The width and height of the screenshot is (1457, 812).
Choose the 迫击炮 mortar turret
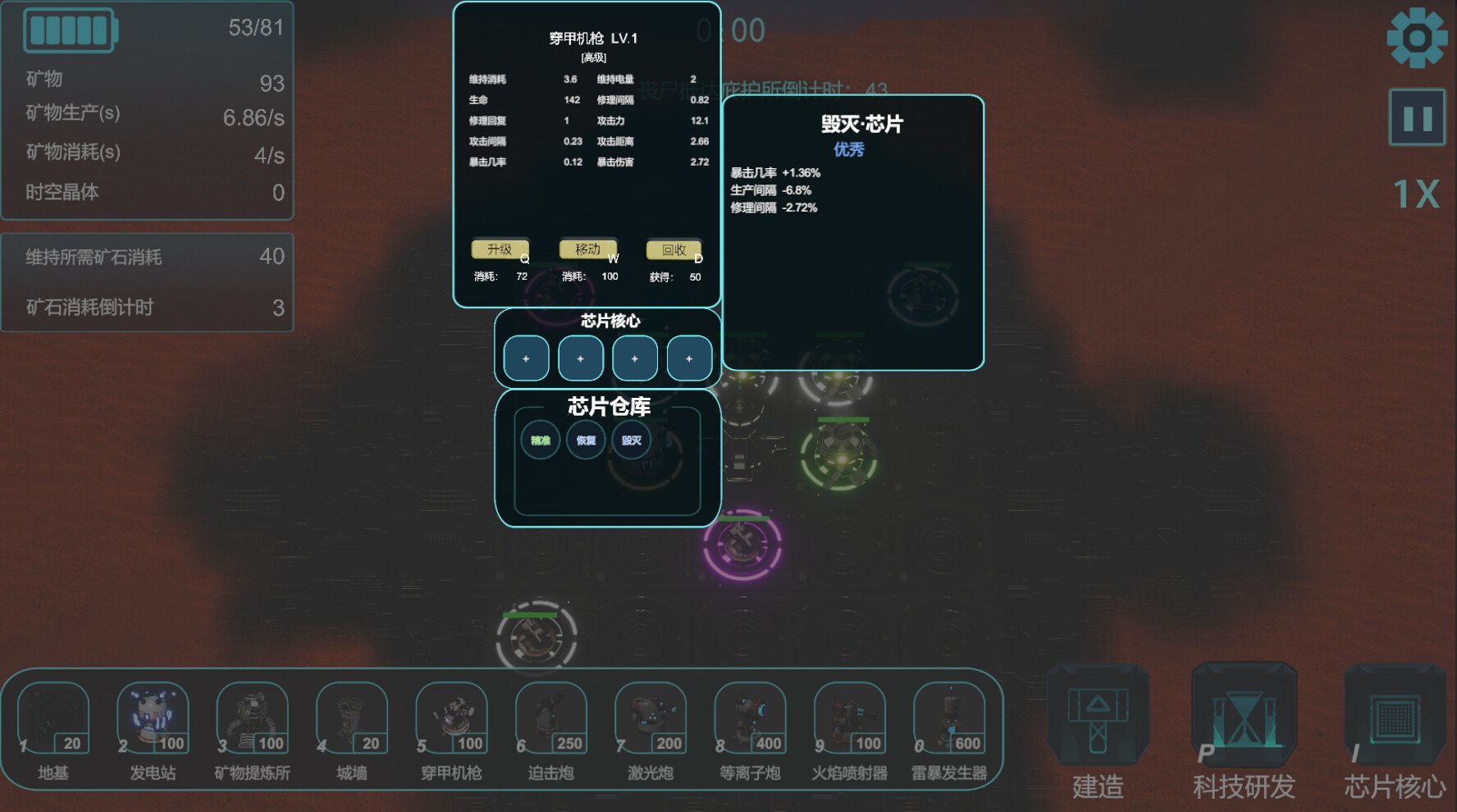pyautogui.click(x=550, y=722)
